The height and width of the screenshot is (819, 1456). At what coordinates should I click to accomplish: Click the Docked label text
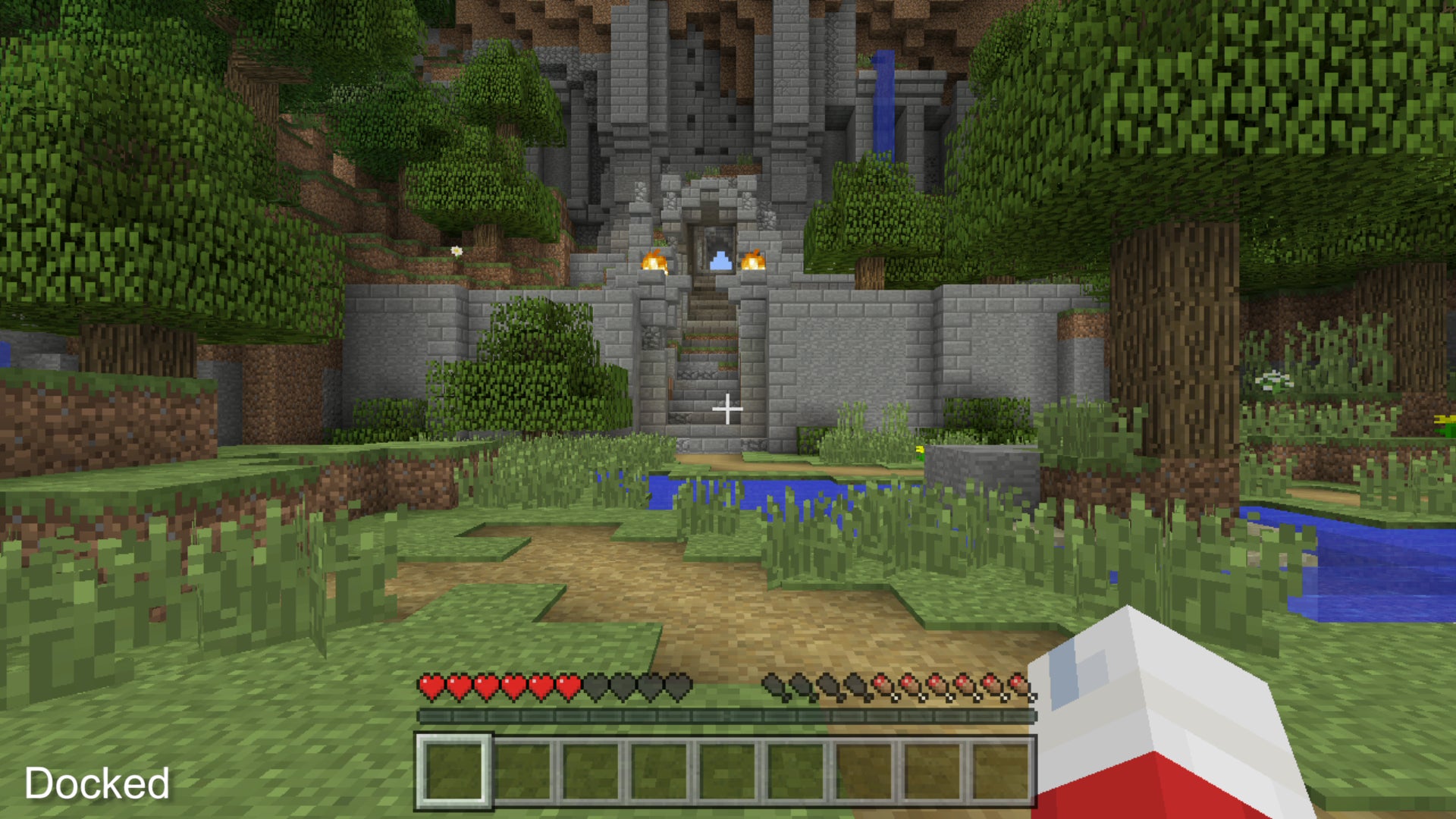pos(96,783)
